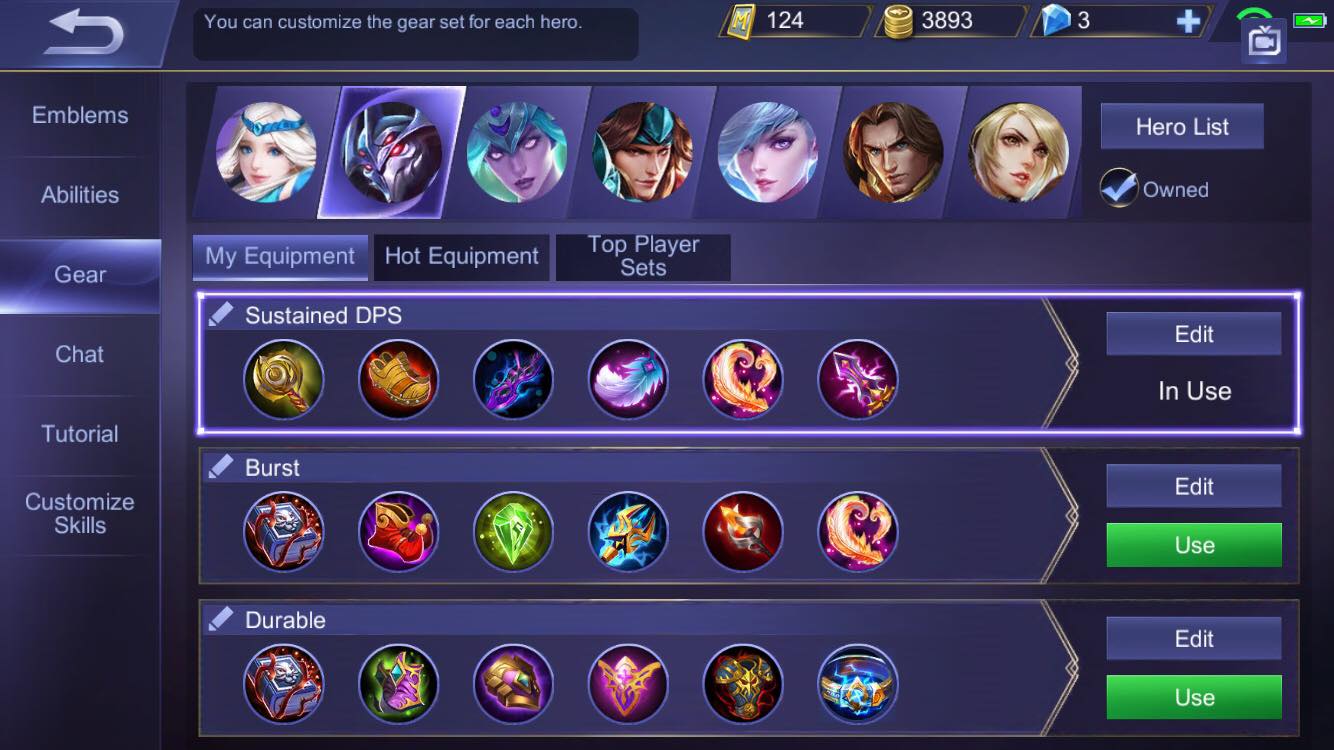Click the blue trident item in the Burst build
The width and height of the screenshot is (1334, 750).
(x=628, y=532)
